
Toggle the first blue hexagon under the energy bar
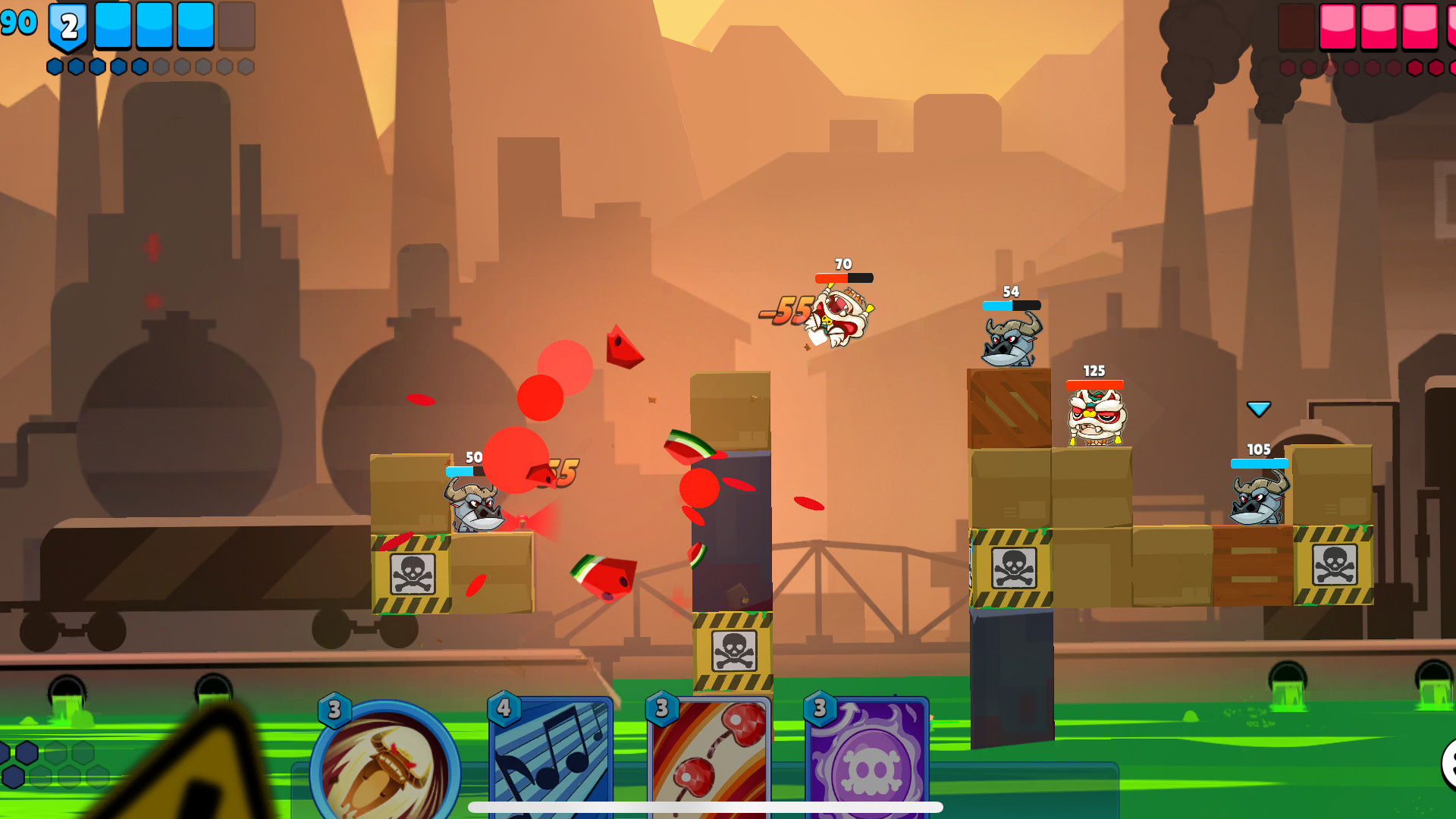(55, 67)
